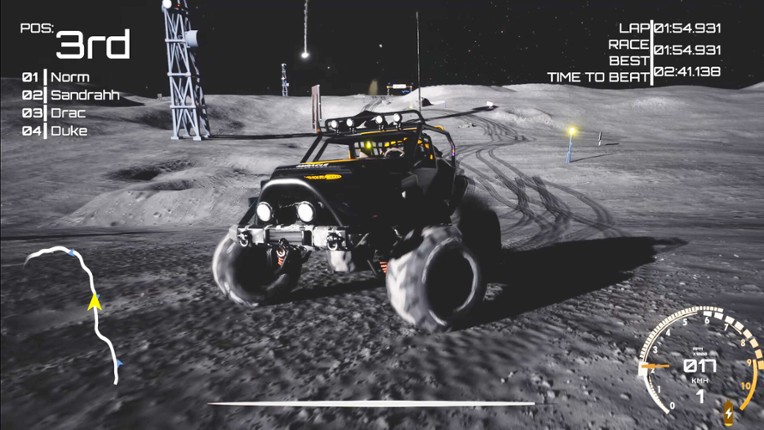Select Norm in the standings list
The width and height of the screenshot is (764, 430).
tap(69, 77)
